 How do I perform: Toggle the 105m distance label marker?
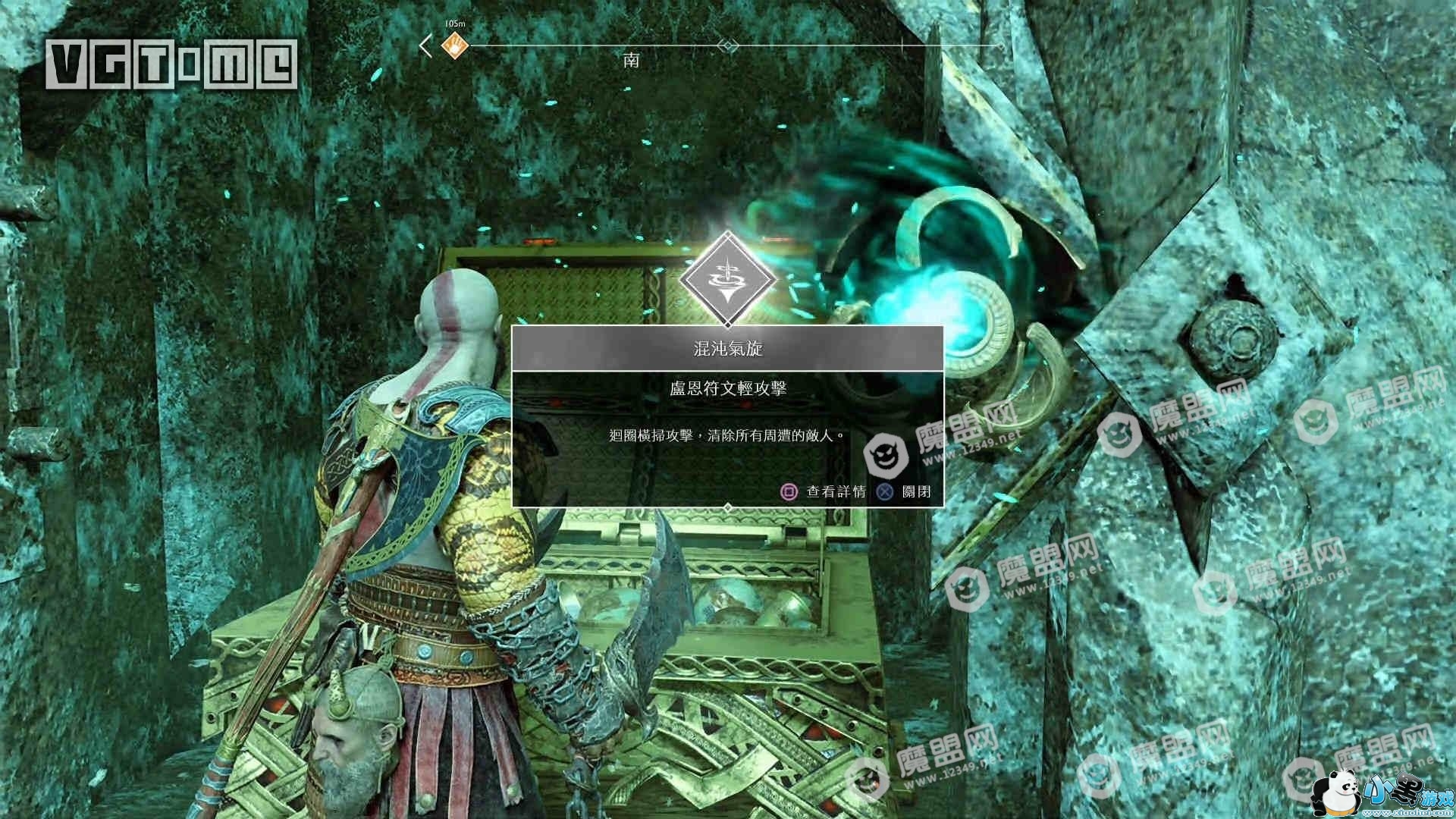click(x=453, y=24)
